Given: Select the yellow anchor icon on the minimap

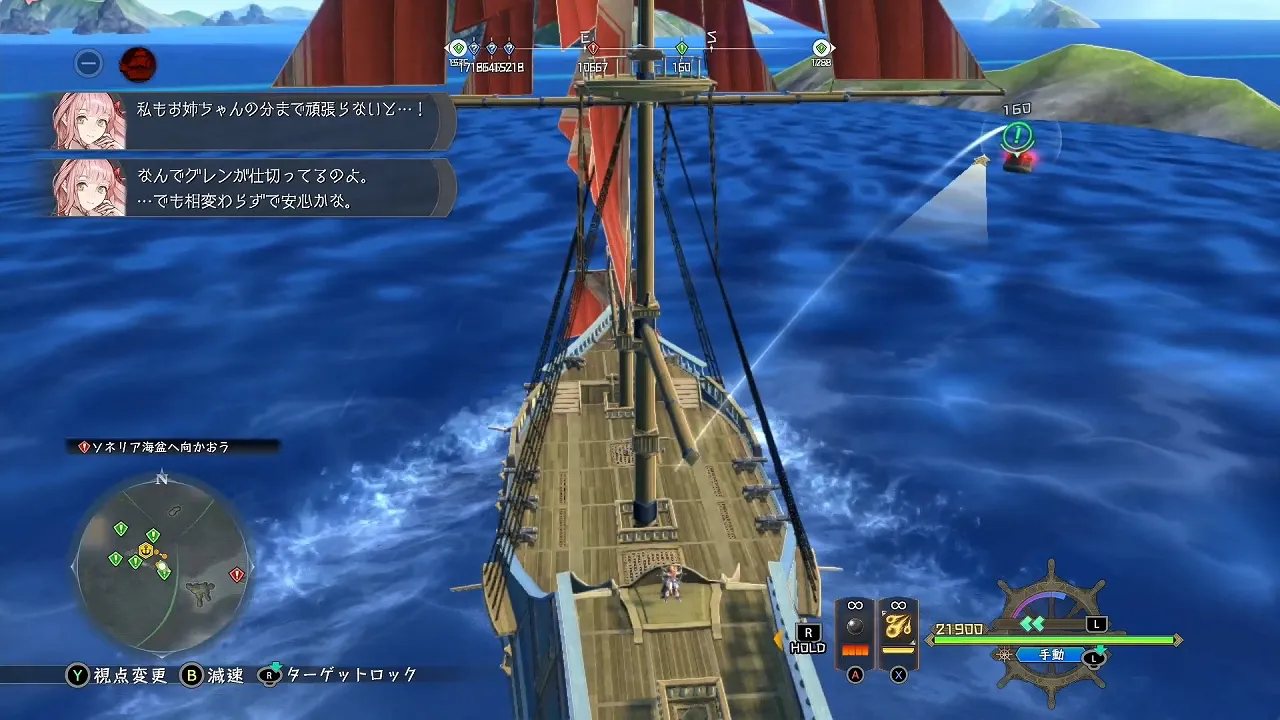Looking at the screenshot, I should (x=145, y=549).
